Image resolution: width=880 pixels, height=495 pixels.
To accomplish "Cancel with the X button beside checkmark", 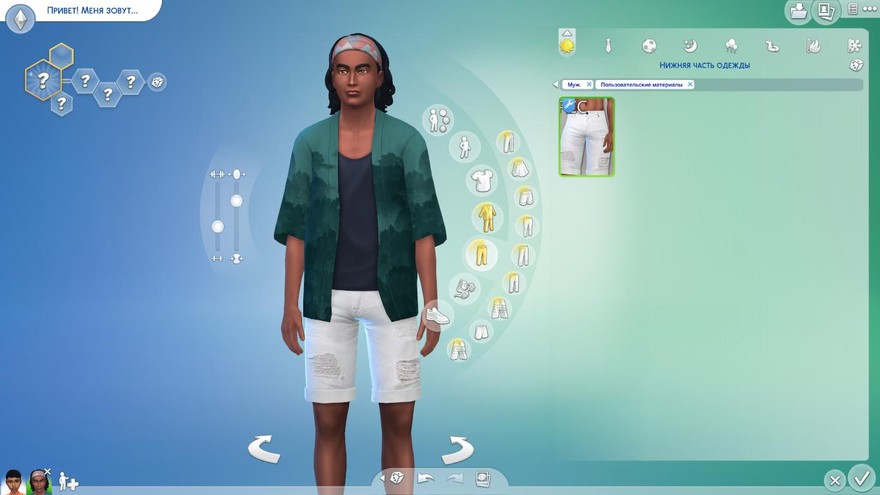I will (834, 479).
